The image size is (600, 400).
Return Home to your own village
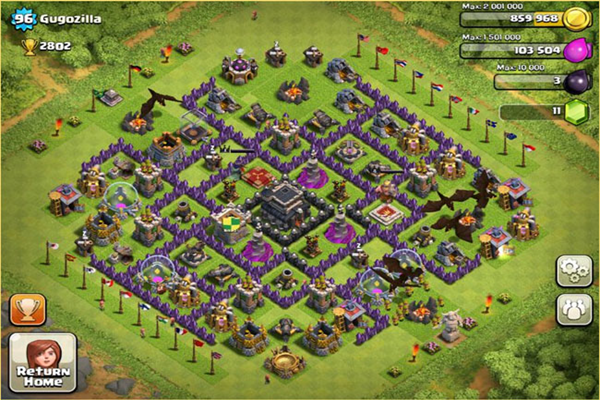(42, 362)
